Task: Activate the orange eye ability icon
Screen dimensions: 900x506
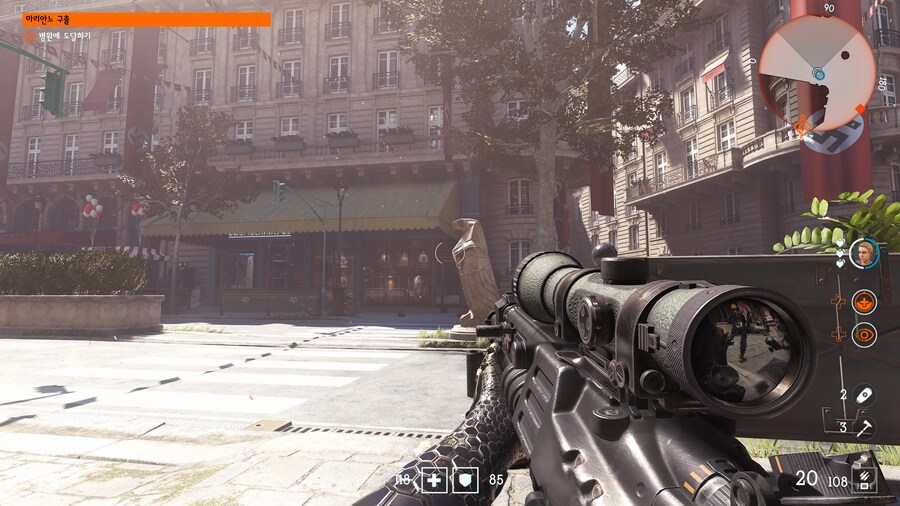Action: coord(864,334)
